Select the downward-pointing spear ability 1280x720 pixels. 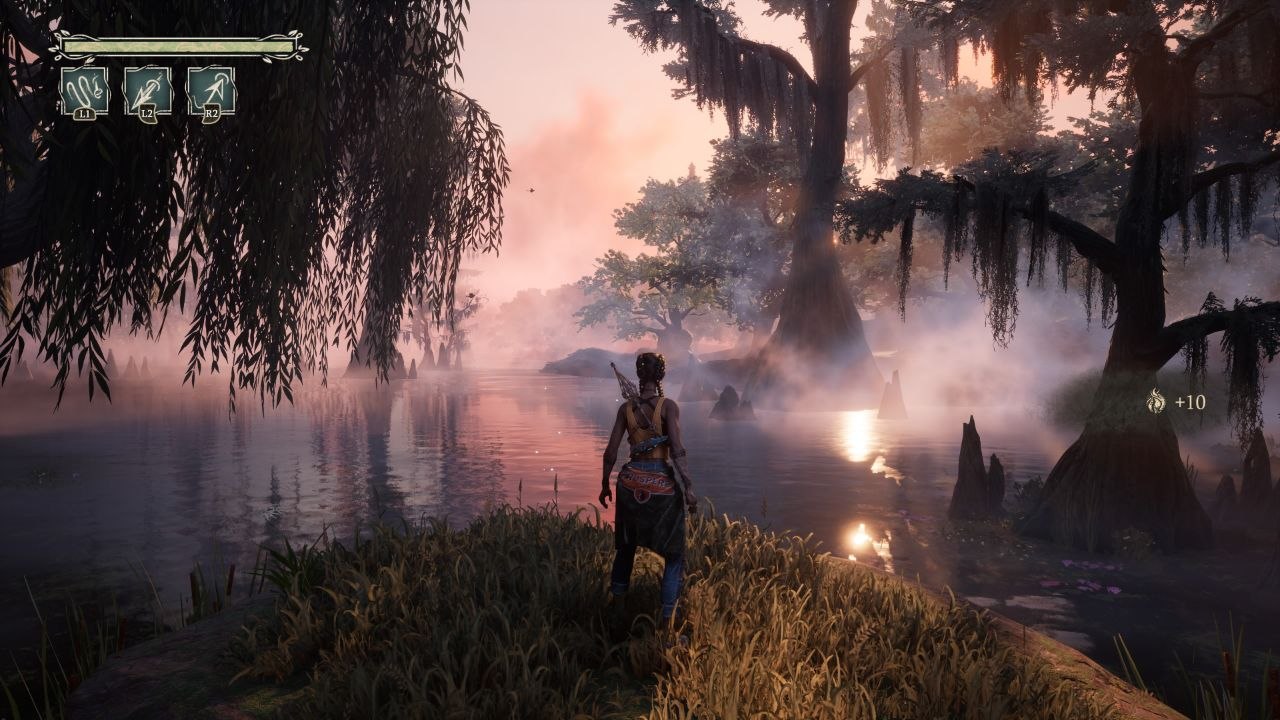(x=147, y=91)
